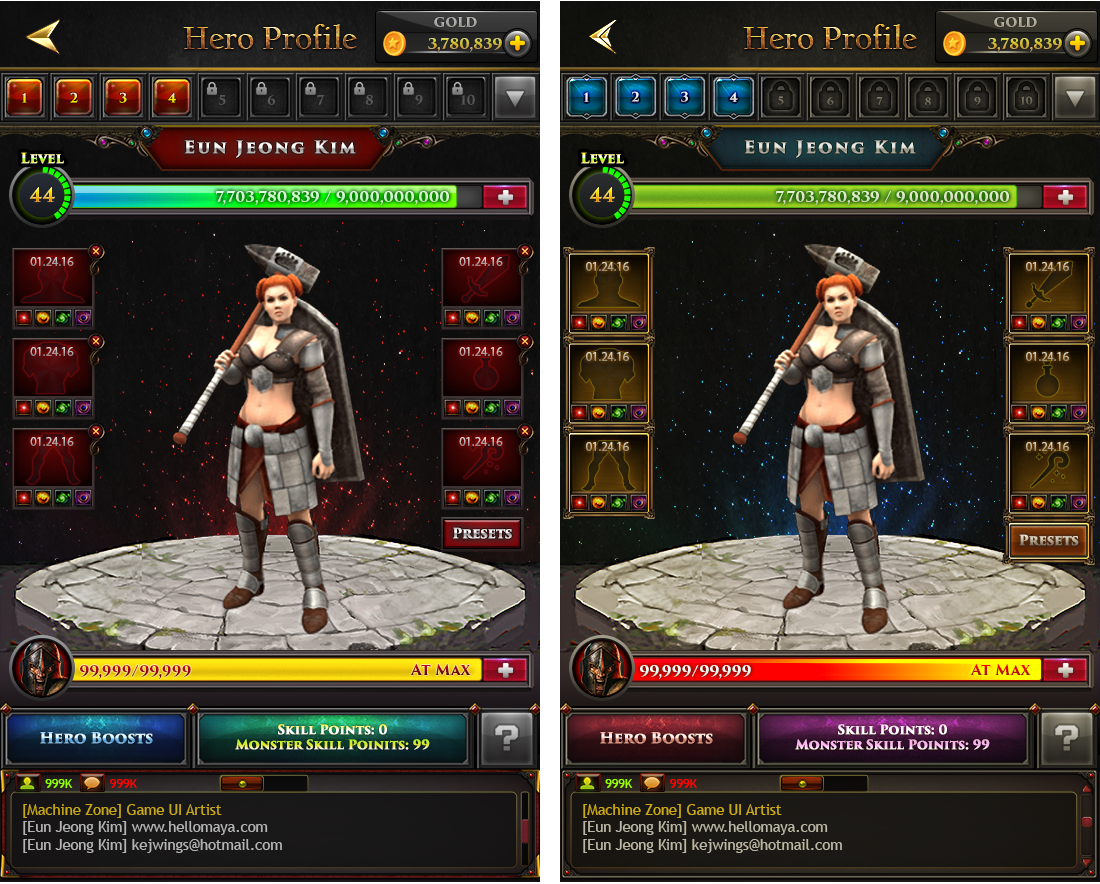The width and height of the screenshot is (1100, 884).
Task: Open the gold-framed torso armor slot
Action: click(x=609, y=379)
